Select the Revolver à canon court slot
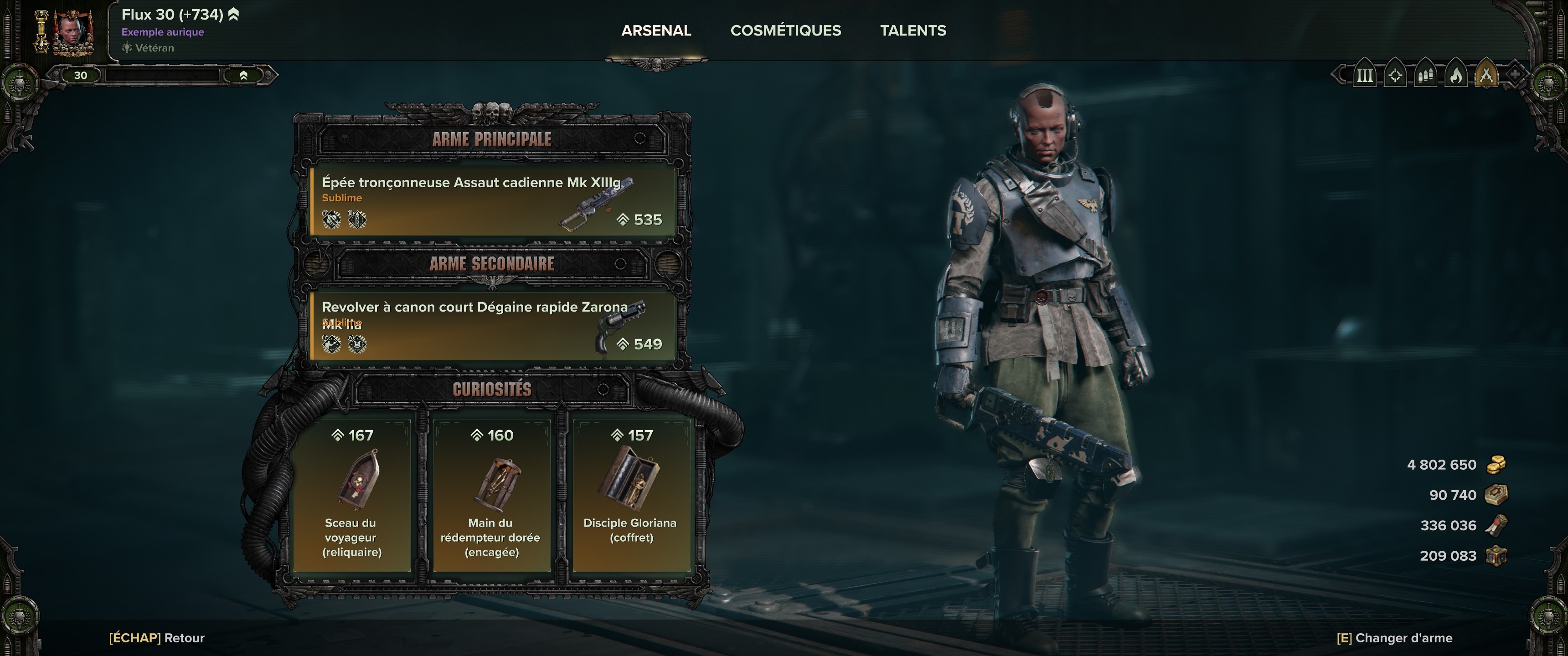 coord(492,326)
